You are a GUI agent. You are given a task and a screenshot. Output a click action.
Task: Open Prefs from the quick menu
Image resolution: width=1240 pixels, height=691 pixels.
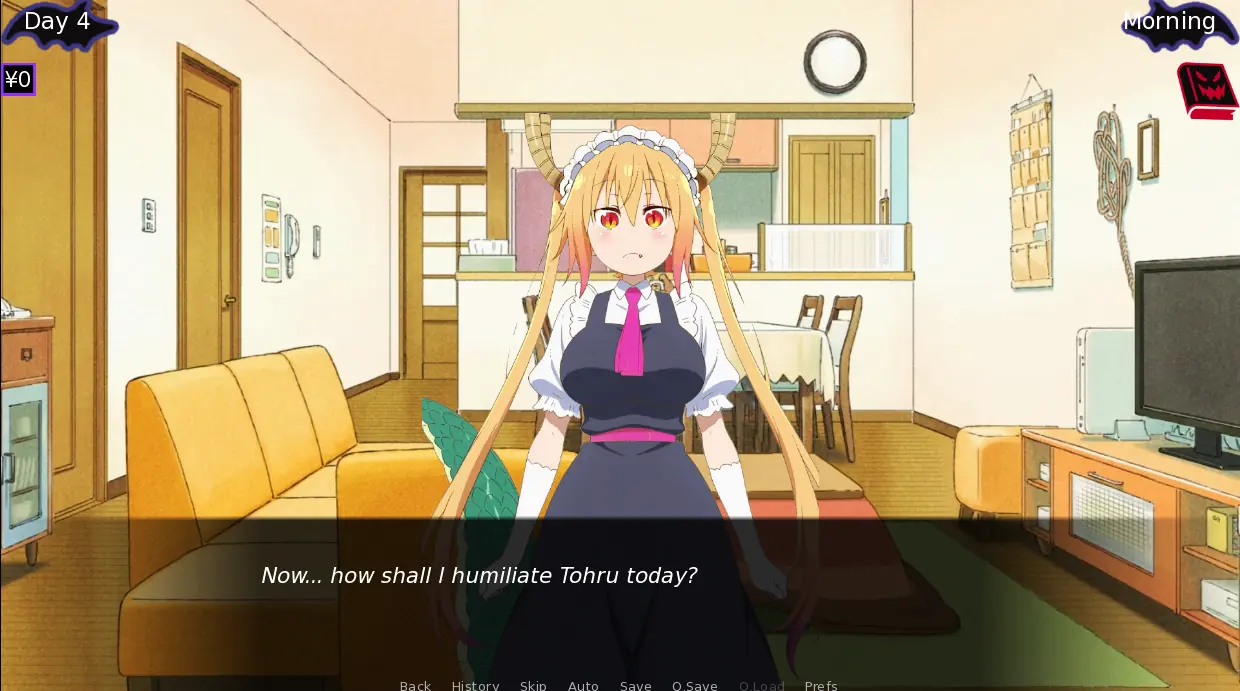(821, 685)
